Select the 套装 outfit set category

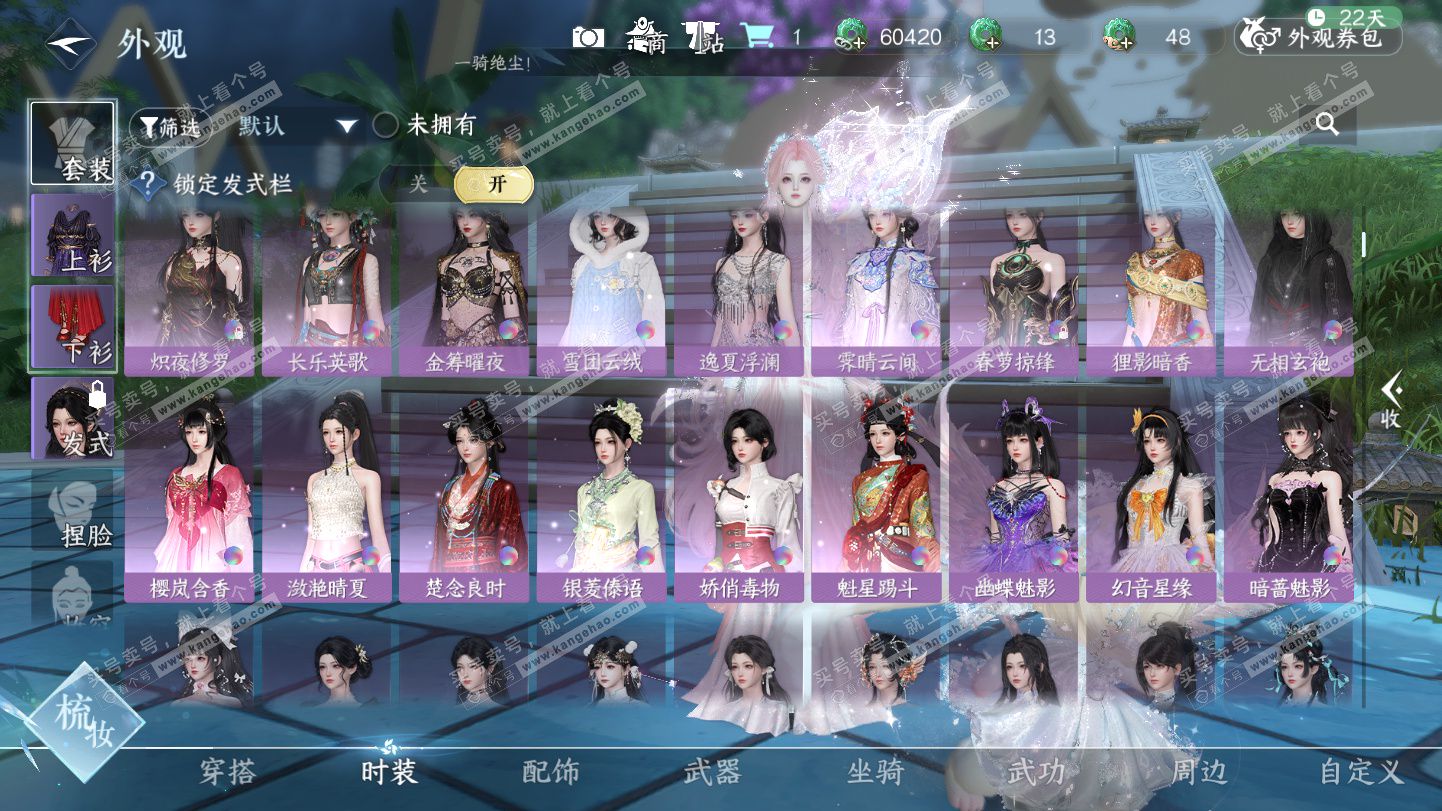coord(72,143)
